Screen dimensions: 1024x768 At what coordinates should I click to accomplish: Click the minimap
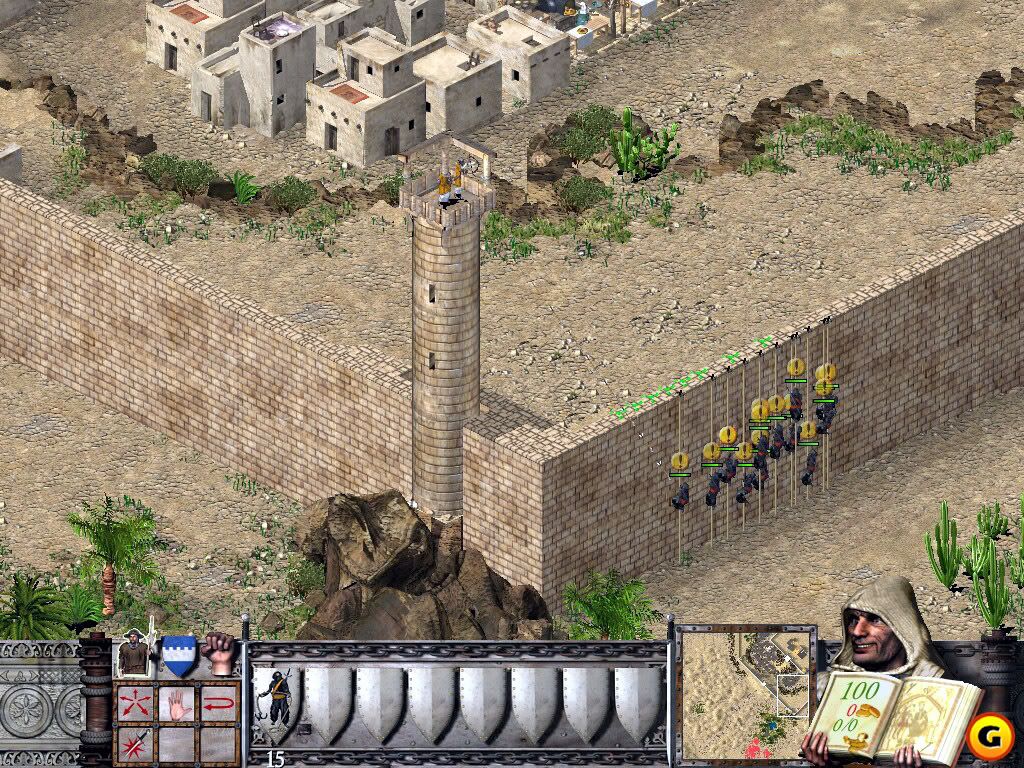(744, 692)
